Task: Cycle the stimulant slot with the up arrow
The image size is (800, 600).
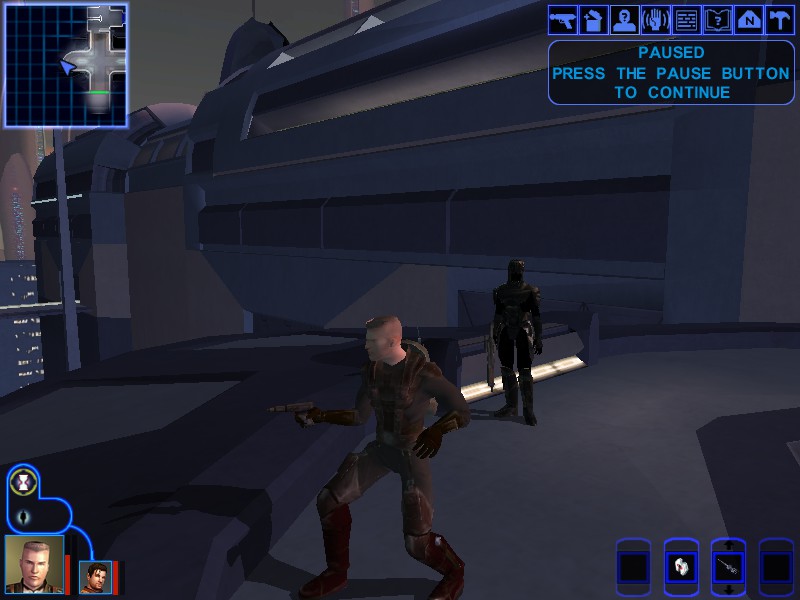Action: coord(728,546)
